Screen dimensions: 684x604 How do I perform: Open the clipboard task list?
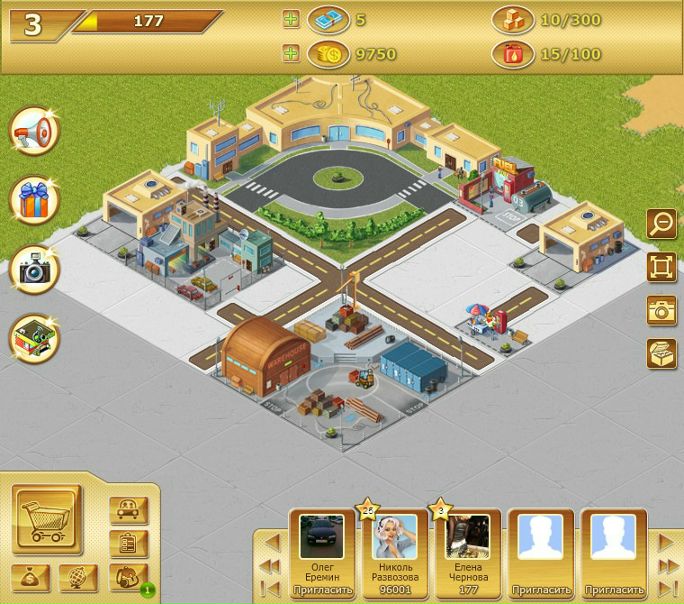[x=128, y=543]
